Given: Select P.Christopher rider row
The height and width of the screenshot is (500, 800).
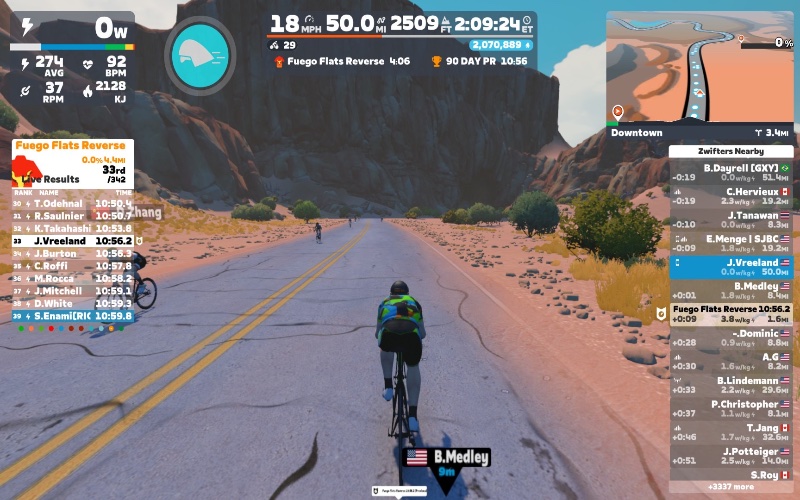Looking at the screenshot, I should click(x=731, y=408).
